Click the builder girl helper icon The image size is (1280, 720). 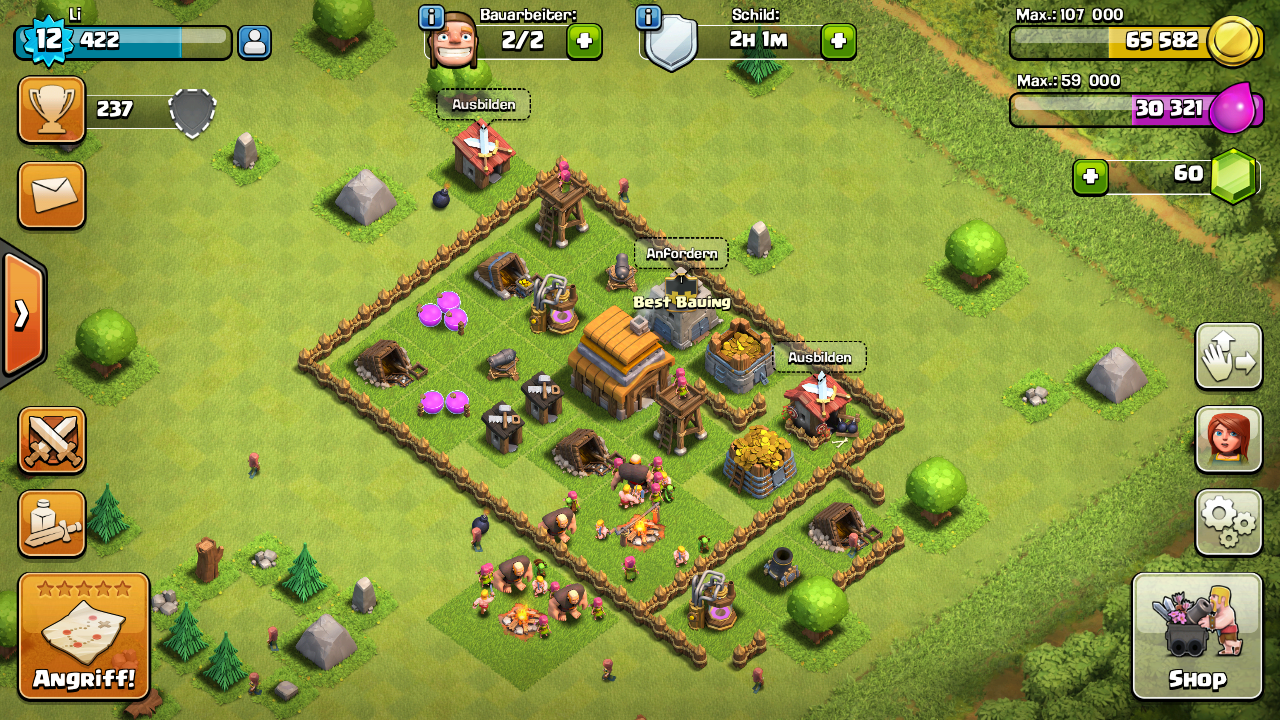[x=1228, y=441]
